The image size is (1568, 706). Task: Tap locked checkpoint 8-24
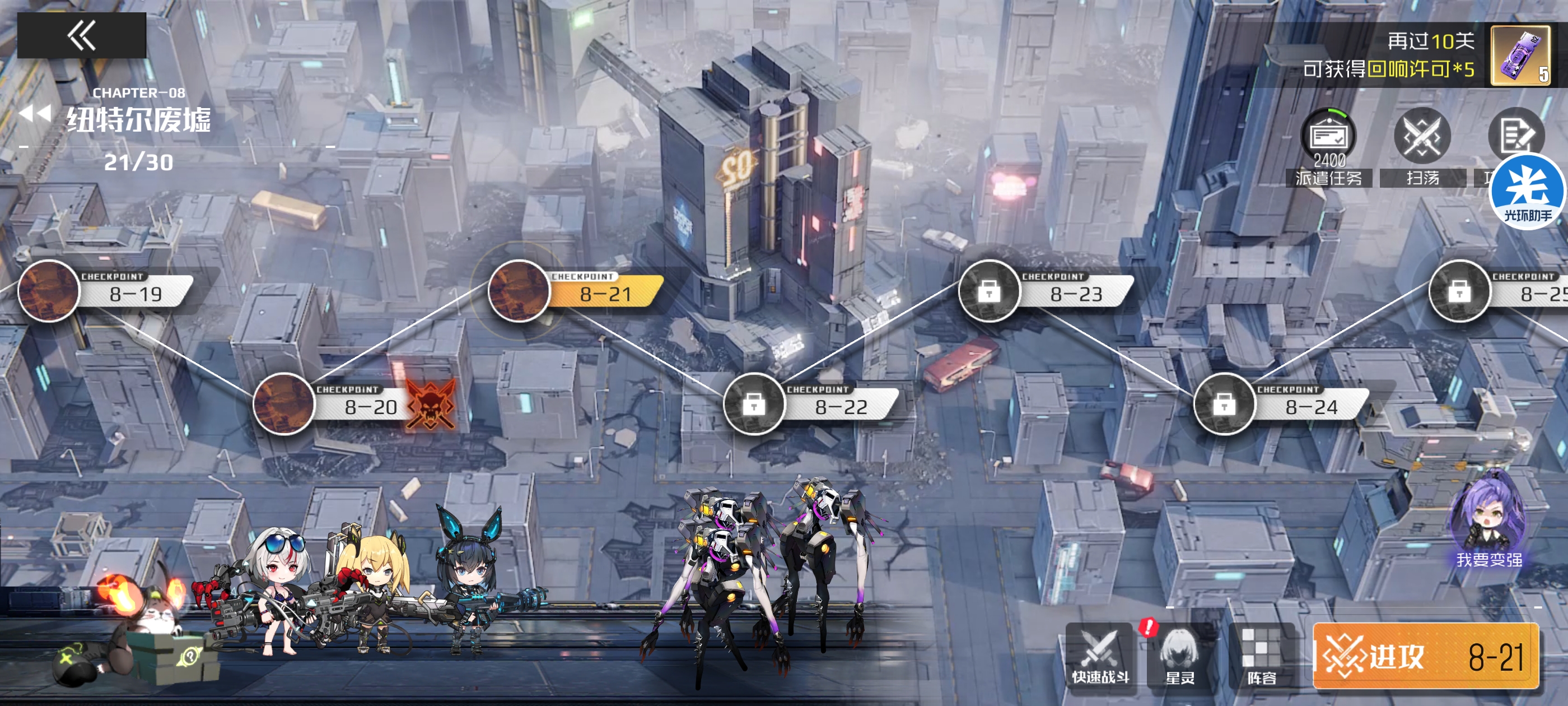click(1224, 404)
